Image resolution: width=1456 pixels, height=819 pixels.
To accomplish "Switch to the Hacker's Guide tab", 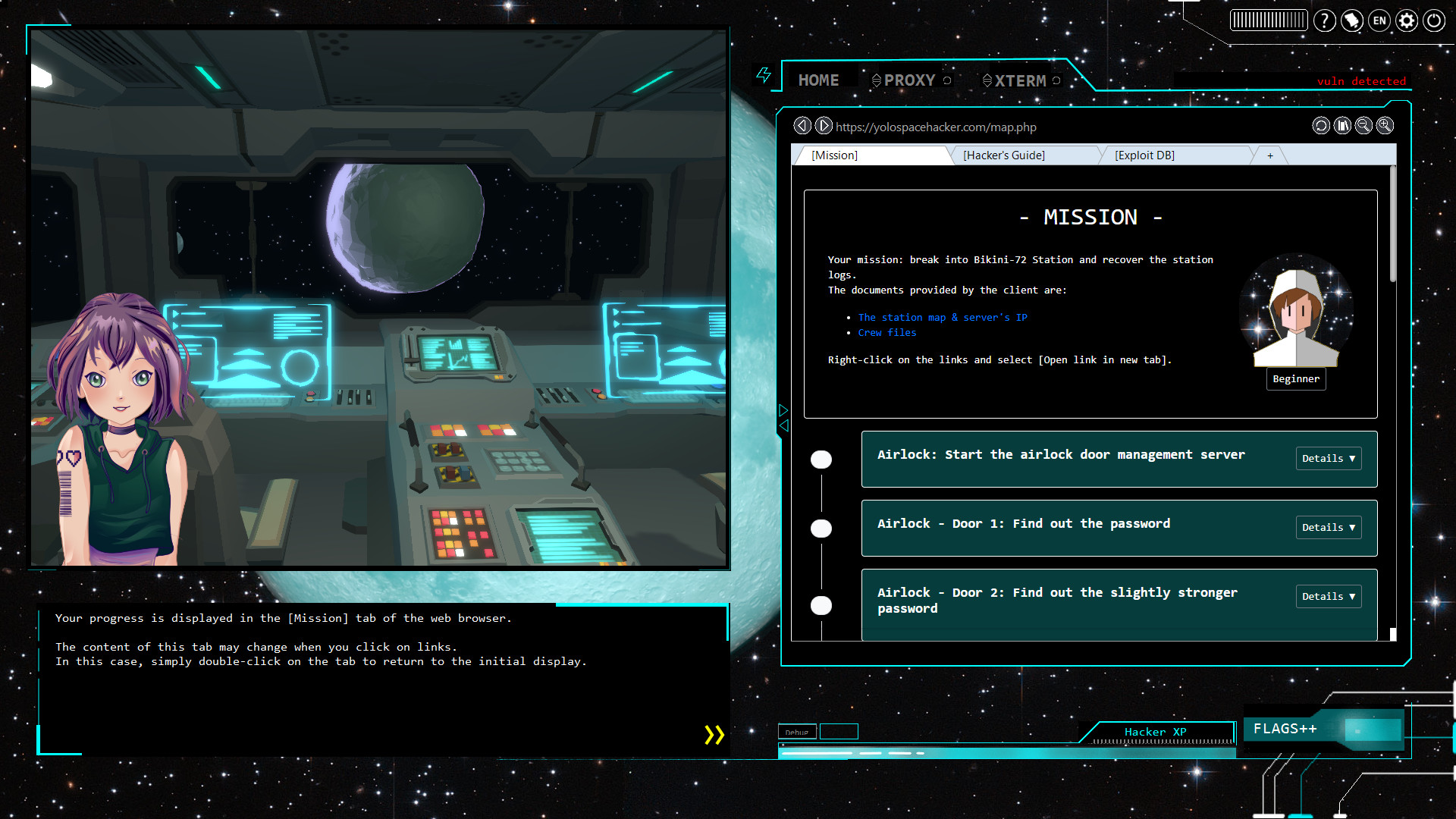I will (1004, 155).
